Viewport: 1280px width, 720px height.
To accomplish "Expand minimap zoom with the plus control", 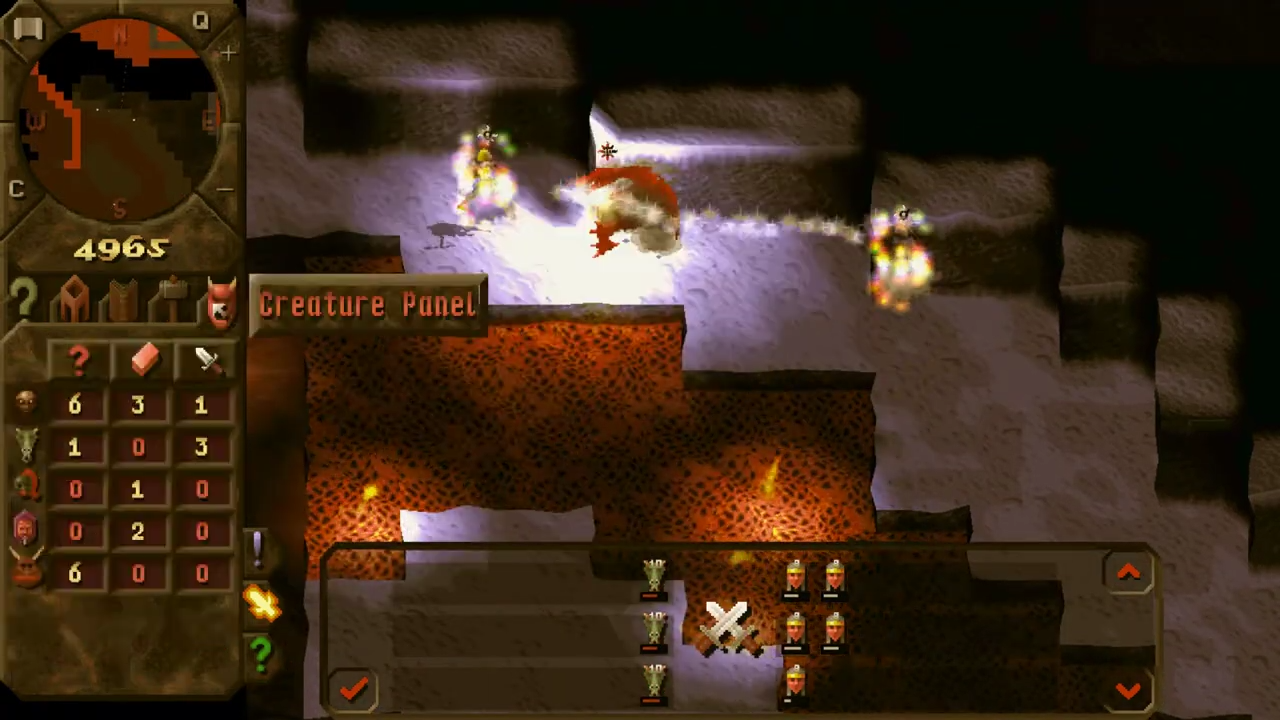I will click(228, 53).
